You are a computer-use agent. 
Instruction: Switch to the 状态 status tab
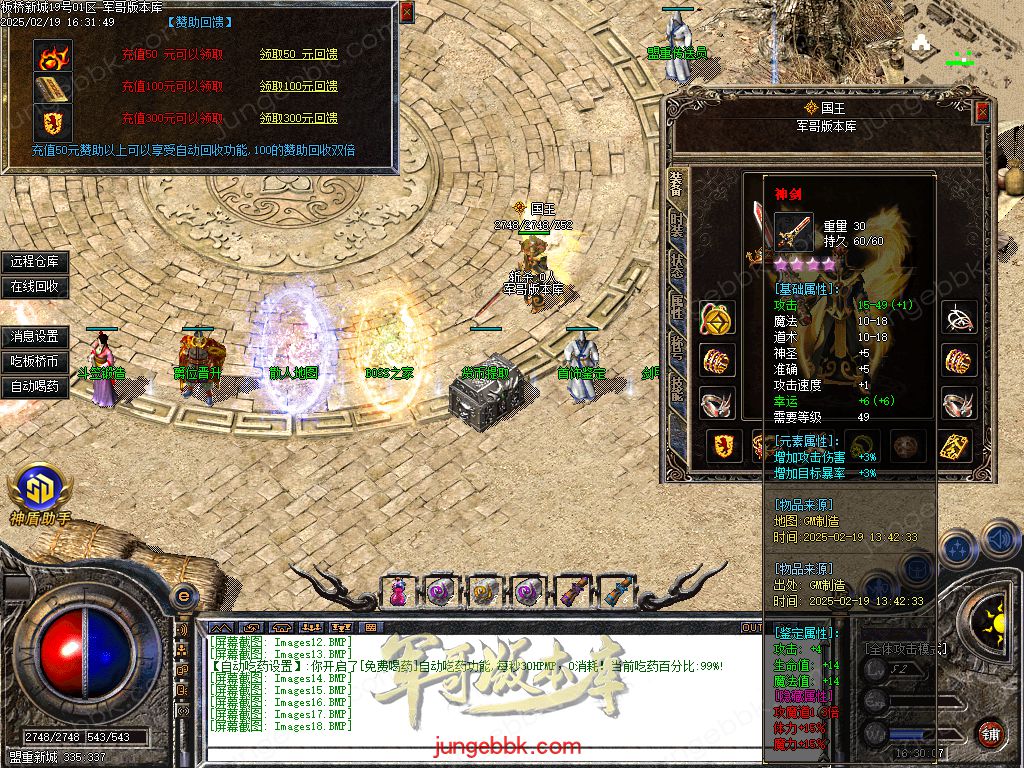click(678, 266)
